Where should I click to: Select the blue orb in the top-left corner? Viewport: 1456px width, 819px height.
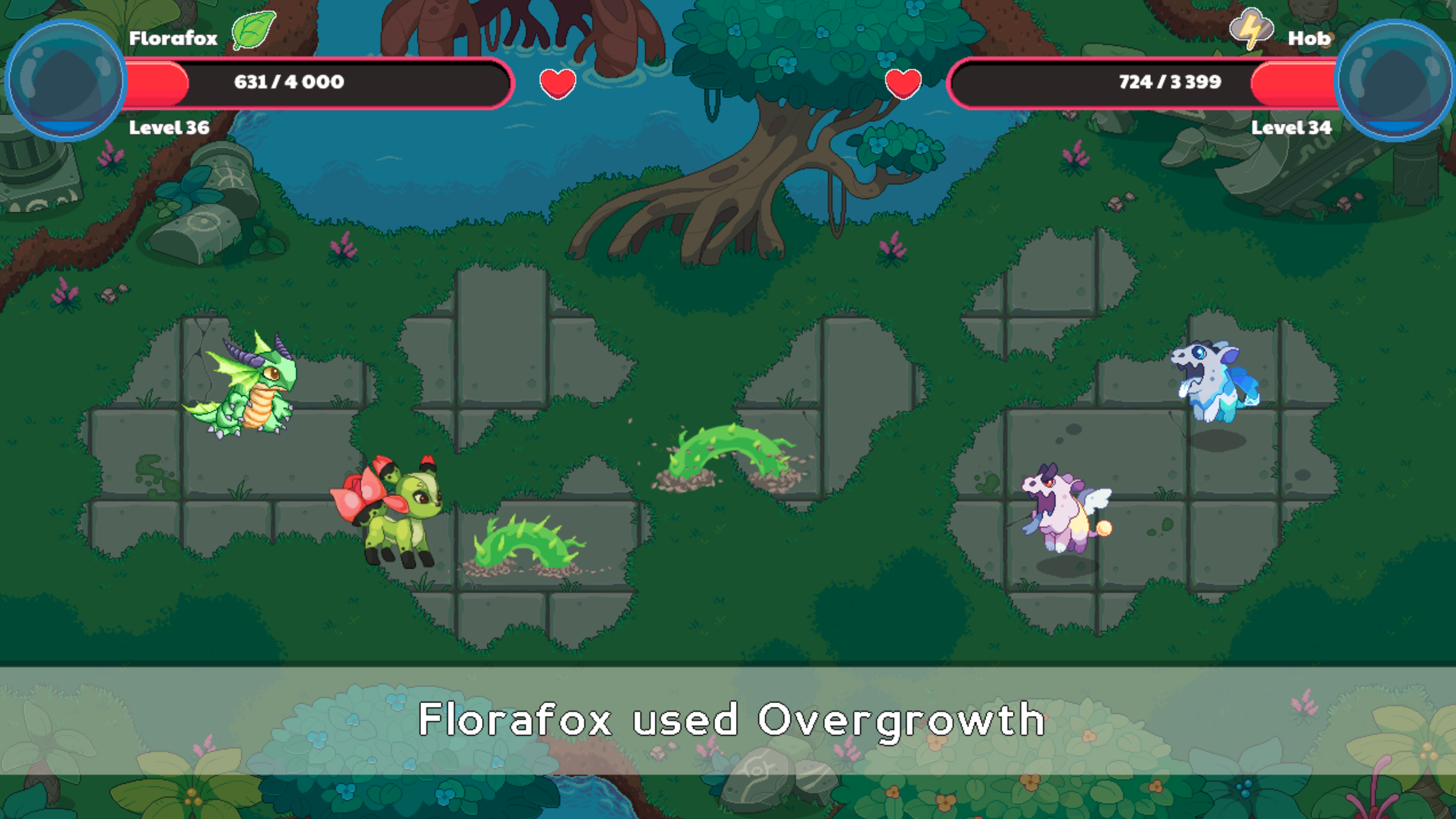coord(65,76)
